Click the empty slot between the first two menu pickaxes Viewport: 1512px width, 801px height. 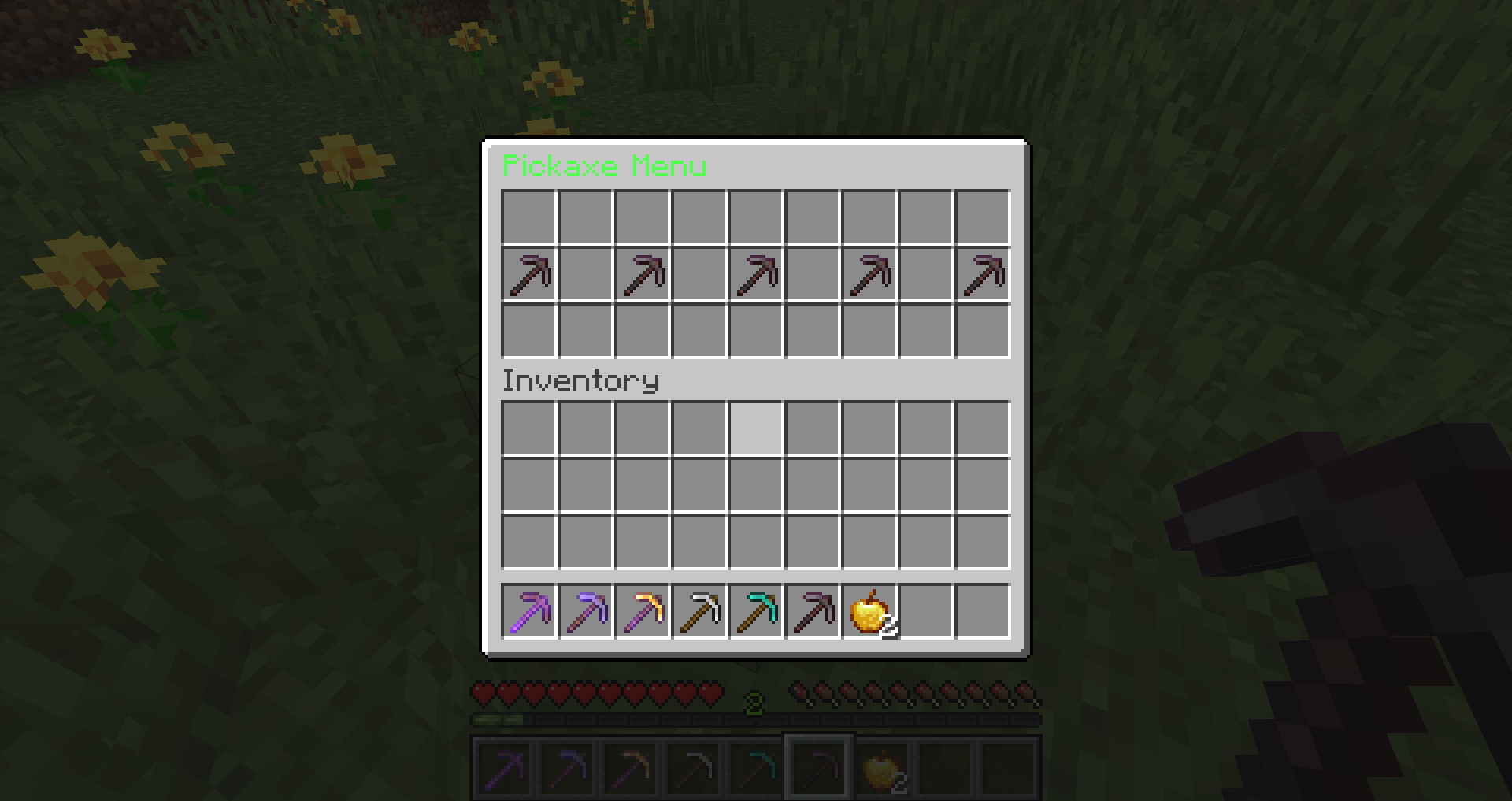click(586, 274)
